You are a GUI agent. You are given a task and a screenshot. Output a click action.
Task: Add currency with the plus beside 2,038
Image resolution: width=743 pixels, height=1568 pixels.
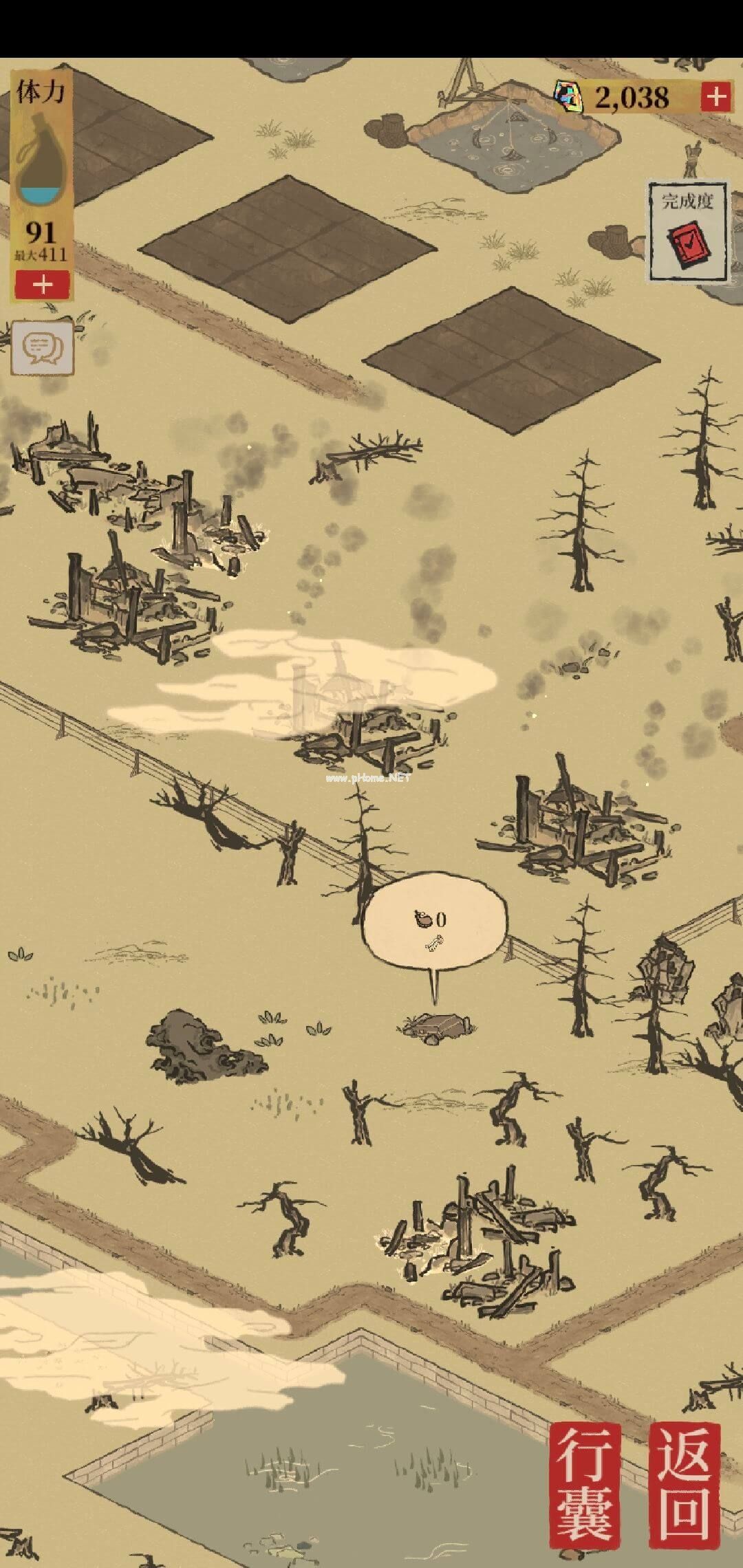click(x=715, y=96)
